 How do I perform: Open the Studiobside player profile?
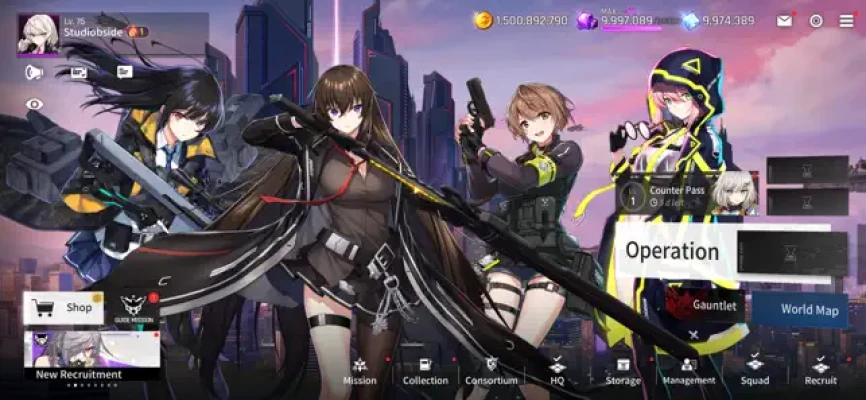[x=80, y=32]
